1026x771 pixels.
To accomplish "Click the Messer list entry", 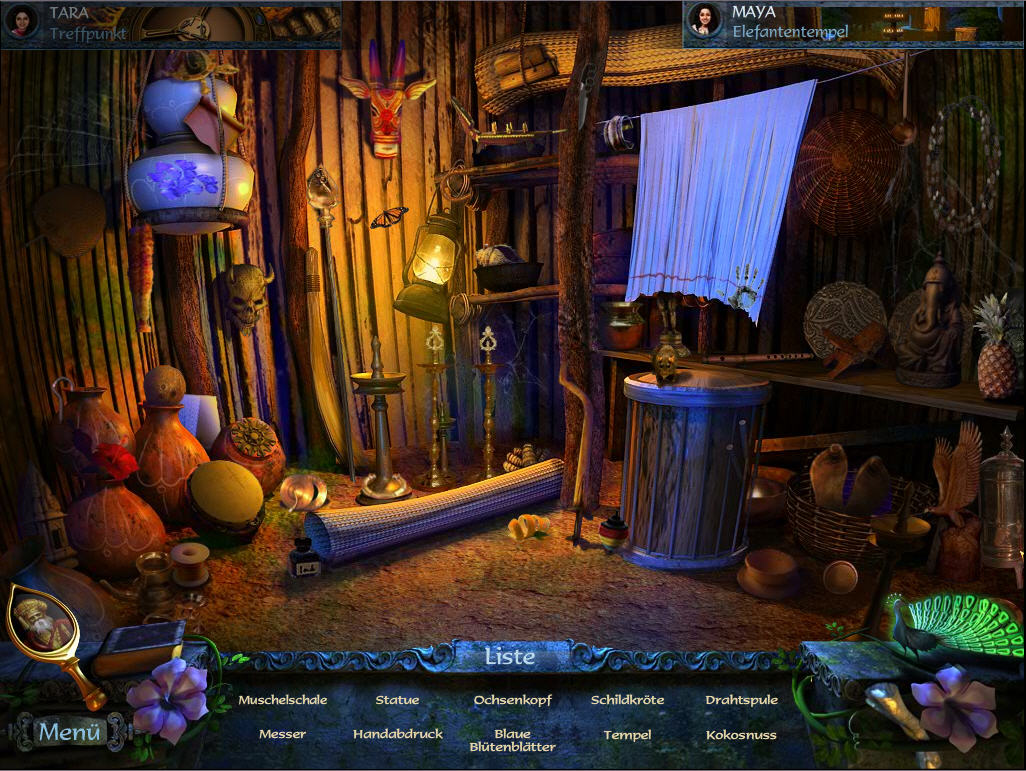I will tap(283, 734).
